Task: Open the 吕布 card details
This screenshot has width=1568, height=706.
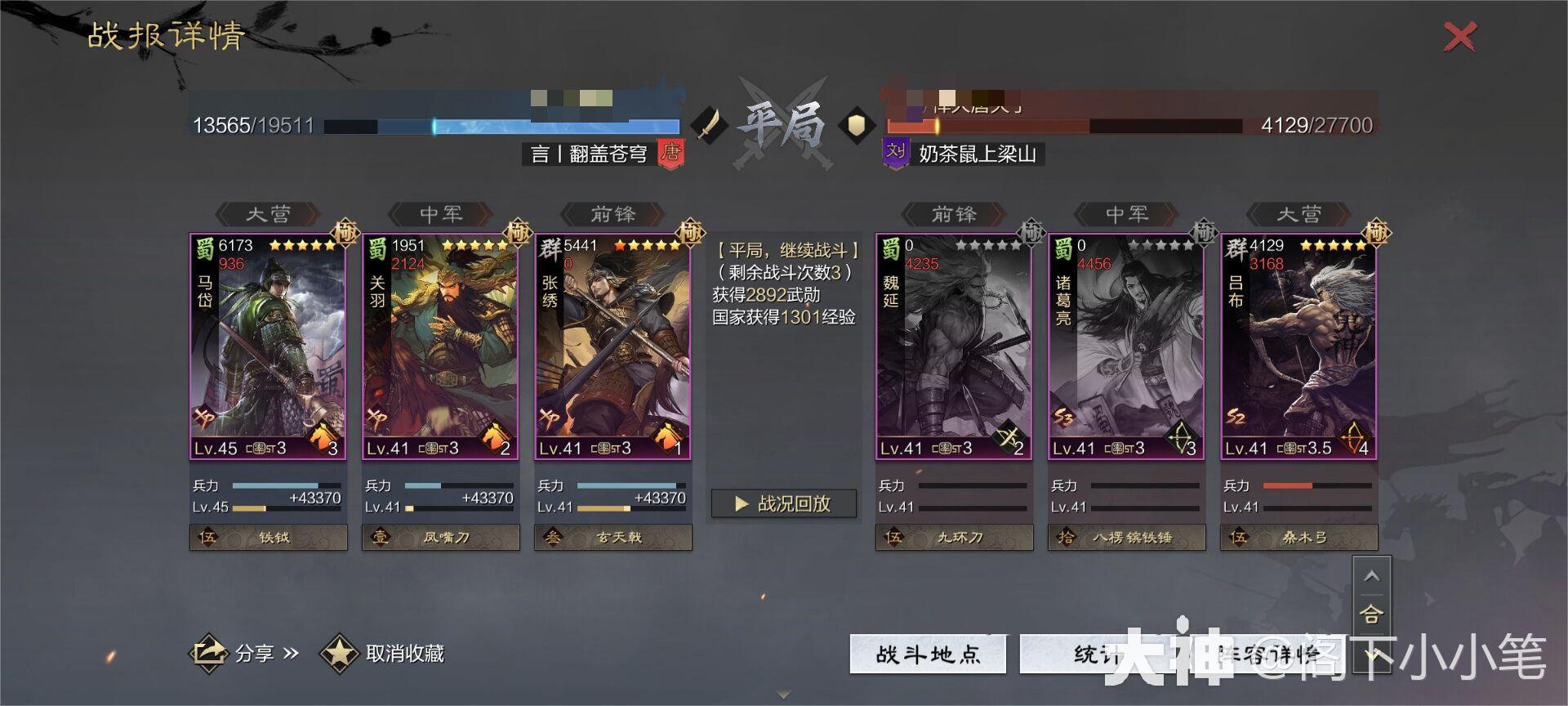Action: [x=1298, y=343]
